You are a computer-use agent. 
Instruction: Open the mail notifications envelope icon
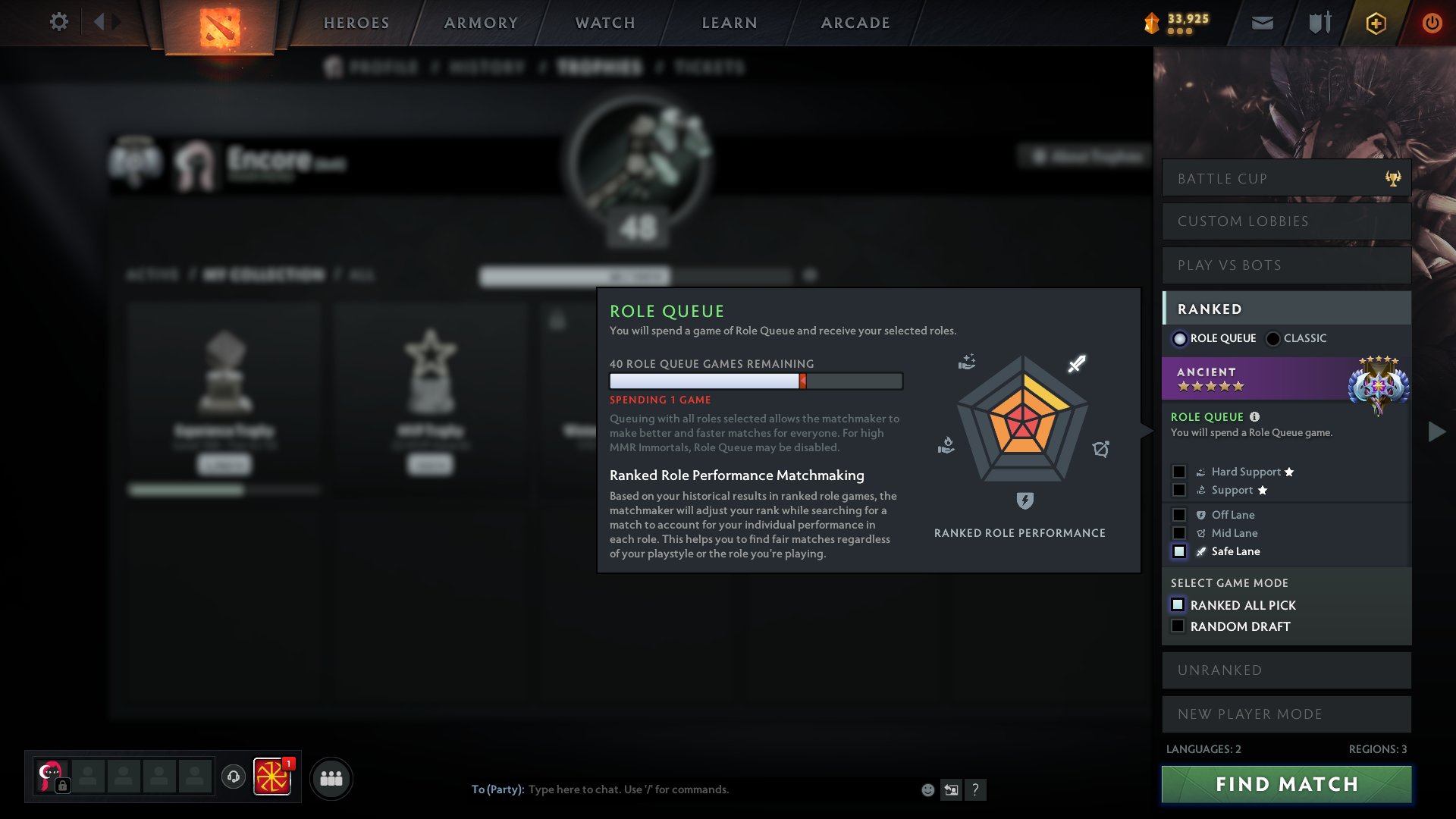[x=1262, y=22]
